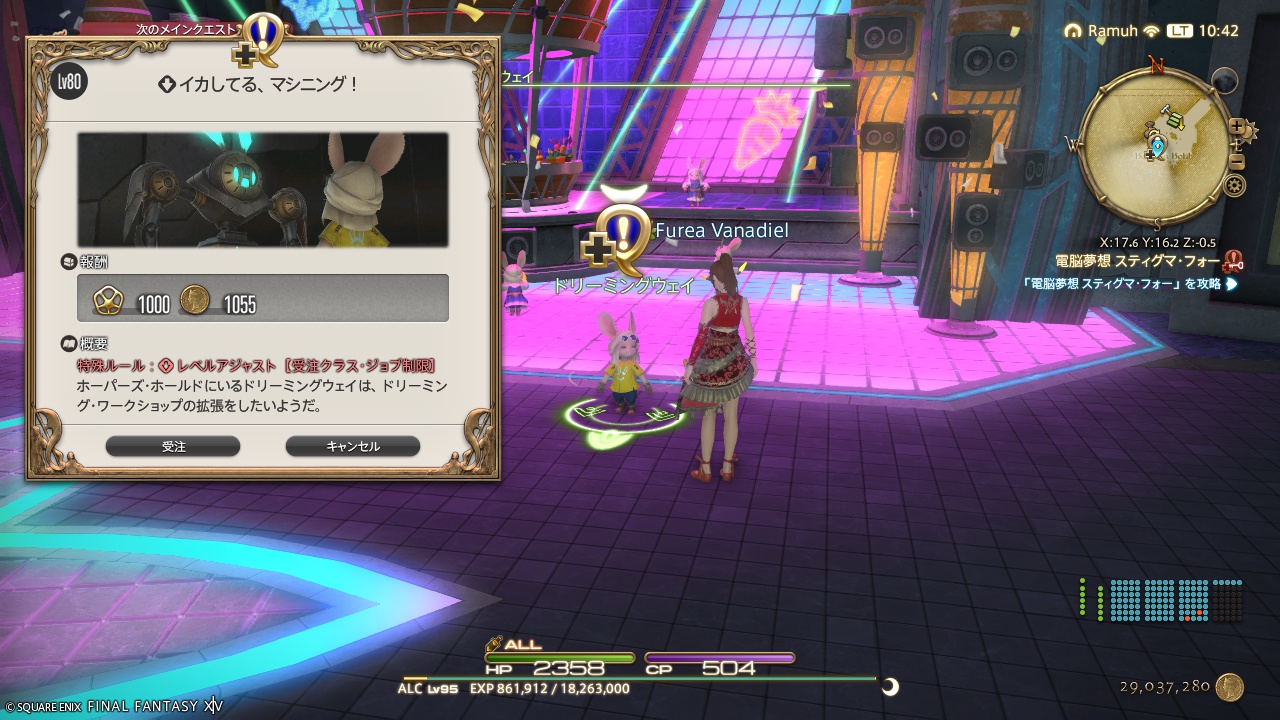Click the quest preview image thumbnail
Image resolution: width=1280 pixels, height=720 pixels.
coord(263,190)
